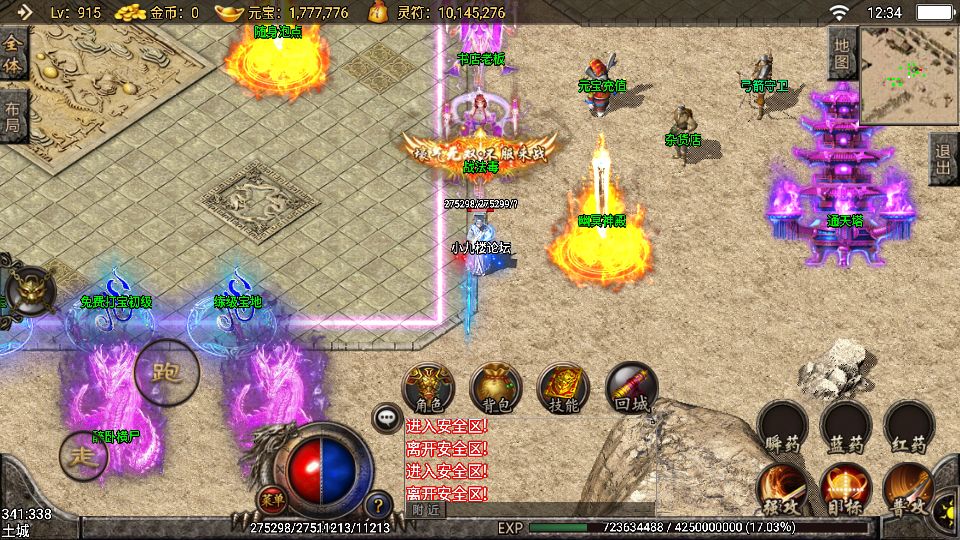The image size is (960, 540).
Task: Open the 角色 character sheet
Action: tap(429, 388)
